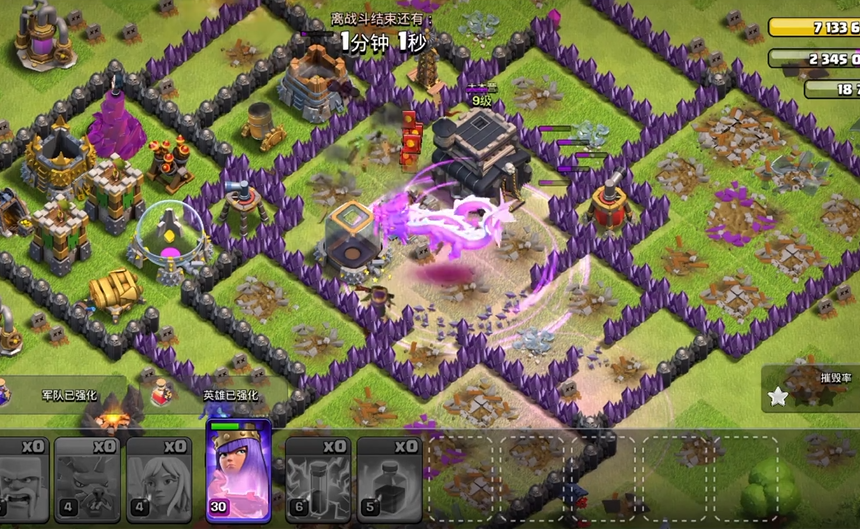This screenshot has height=529, width=860.
Task: Select the Archer Queen hero card
Action: pos(238,474)
